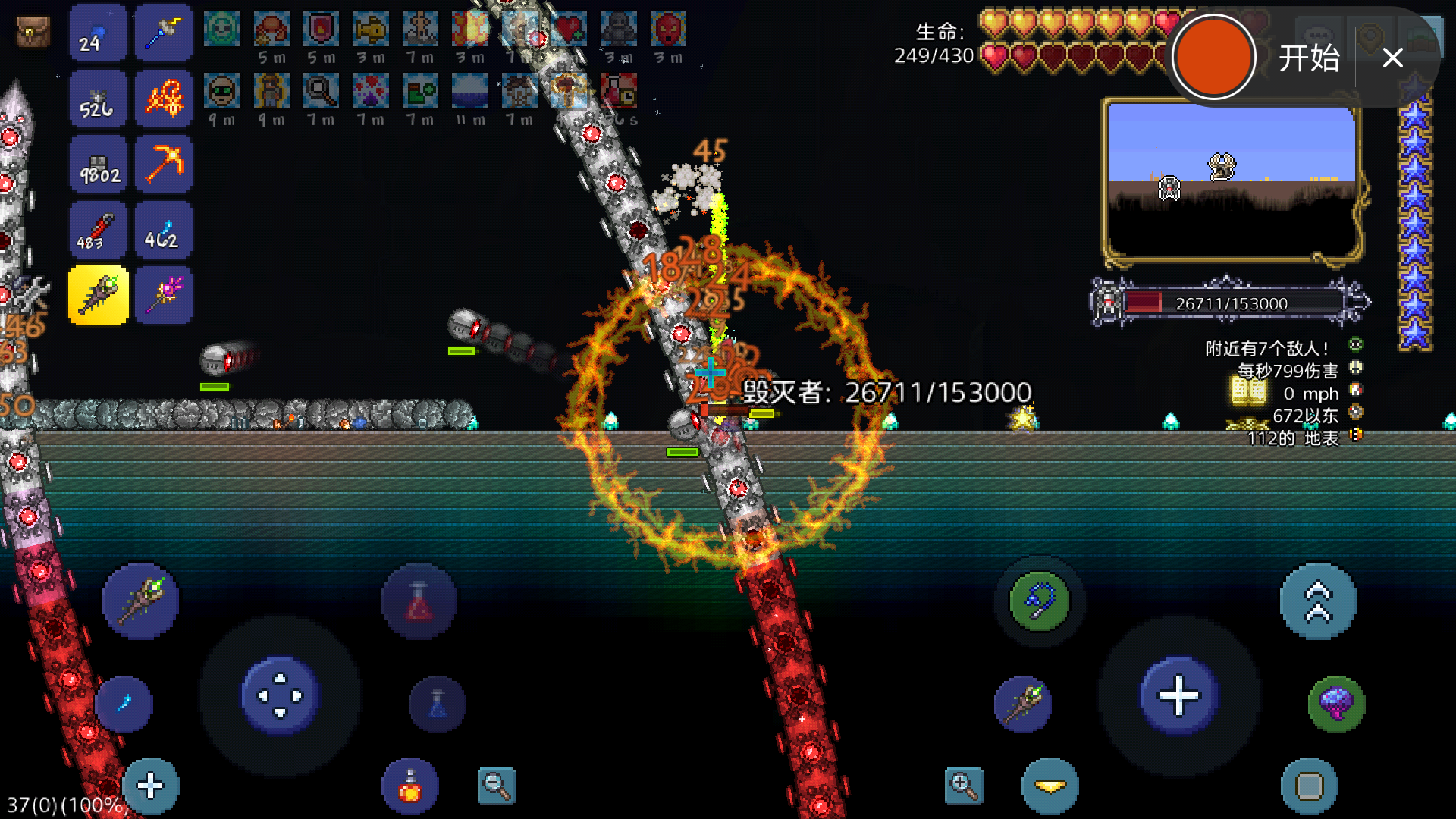Summon the mushroom mount button
Image resolution: width=1456 pixels, height=819 pixels.
click(x=1336, y=704)
